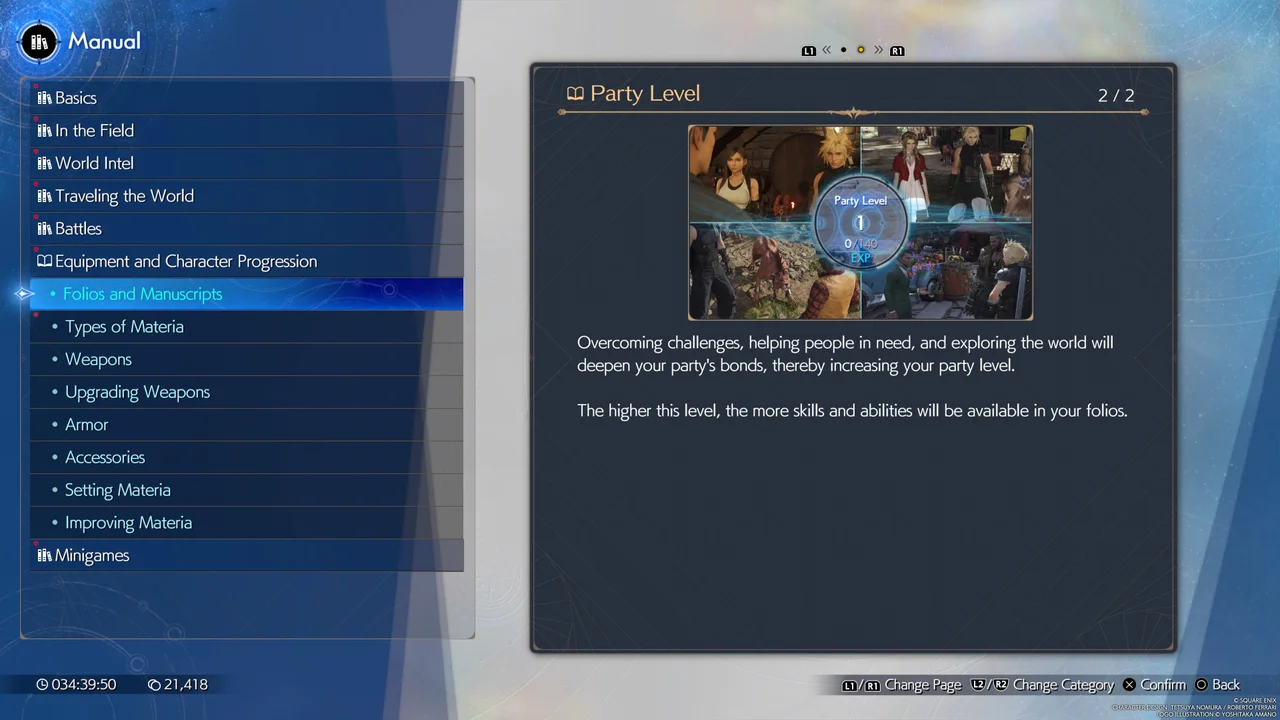Click the left double chevron to go back a page
1280x720 pixels.
pyautogui.click(x=826, y=50)
